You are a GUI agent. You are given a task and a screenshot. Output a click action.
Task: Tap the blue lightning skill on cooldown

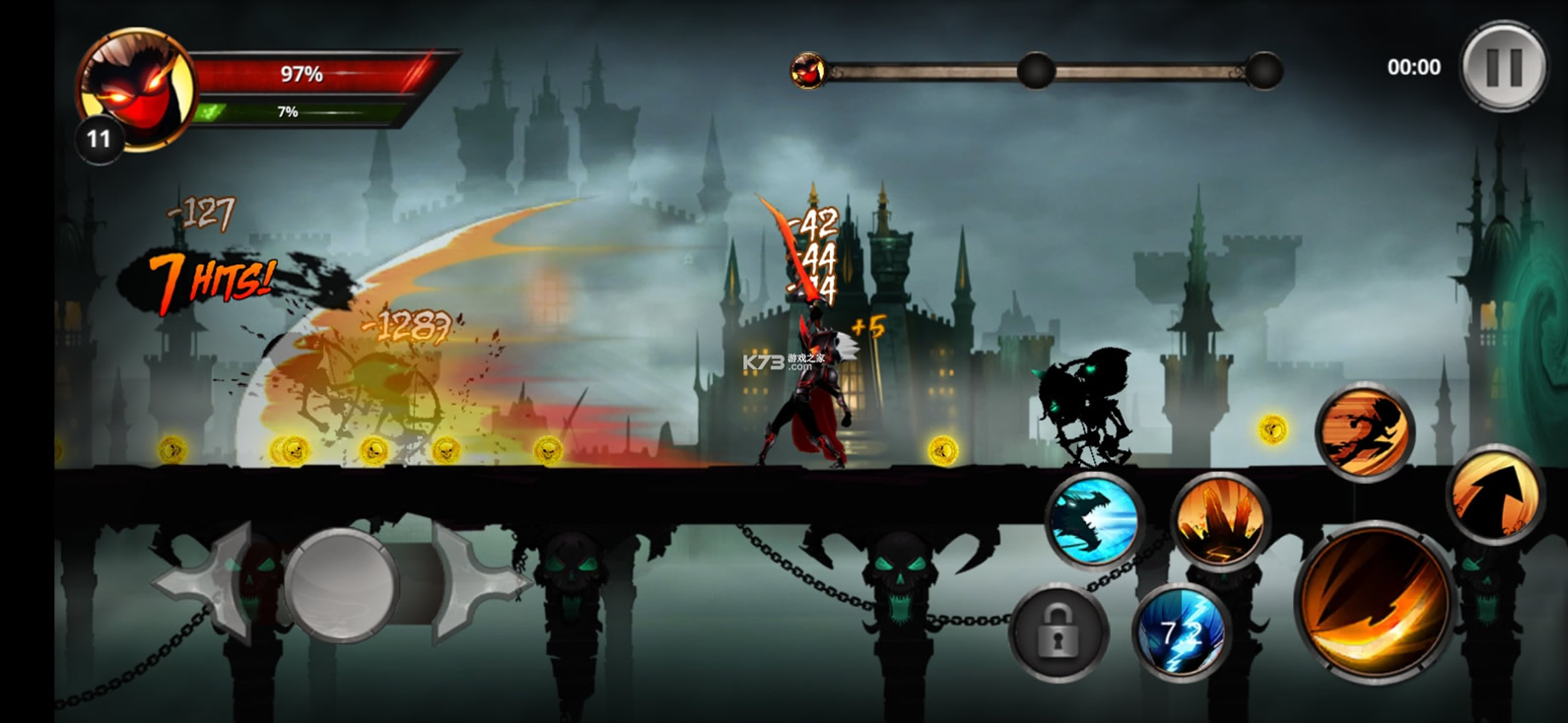pyautogui.click(x=1181, y=632)
